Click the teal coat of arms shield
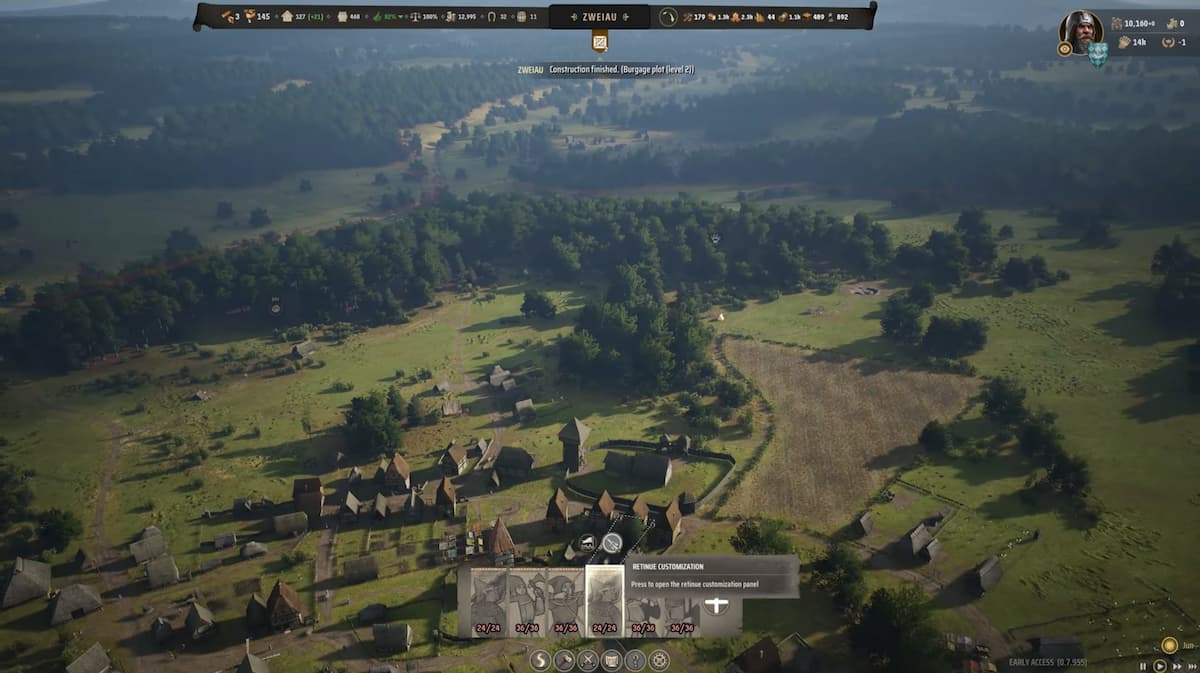Screen dimensions: 1200x673 pyautogui.click(x=1098, y=54)
